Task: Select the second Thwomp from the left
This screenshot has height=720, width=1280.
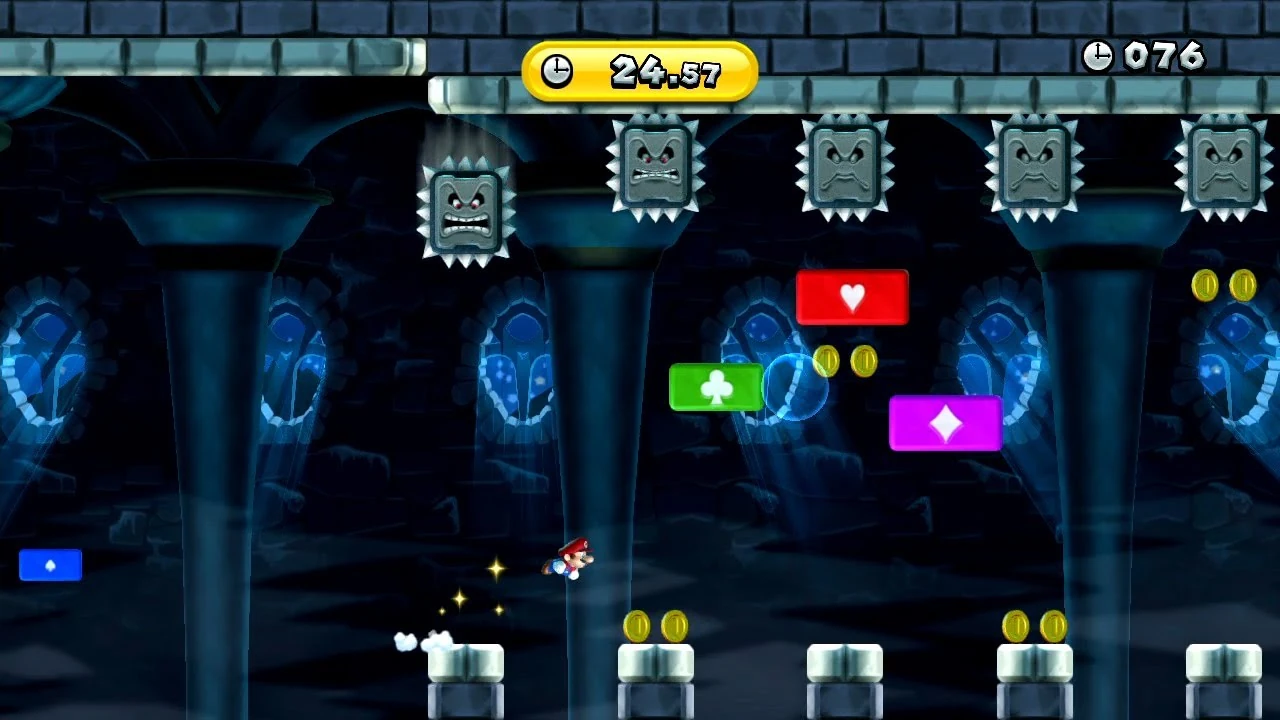Action: pos(655,165)
